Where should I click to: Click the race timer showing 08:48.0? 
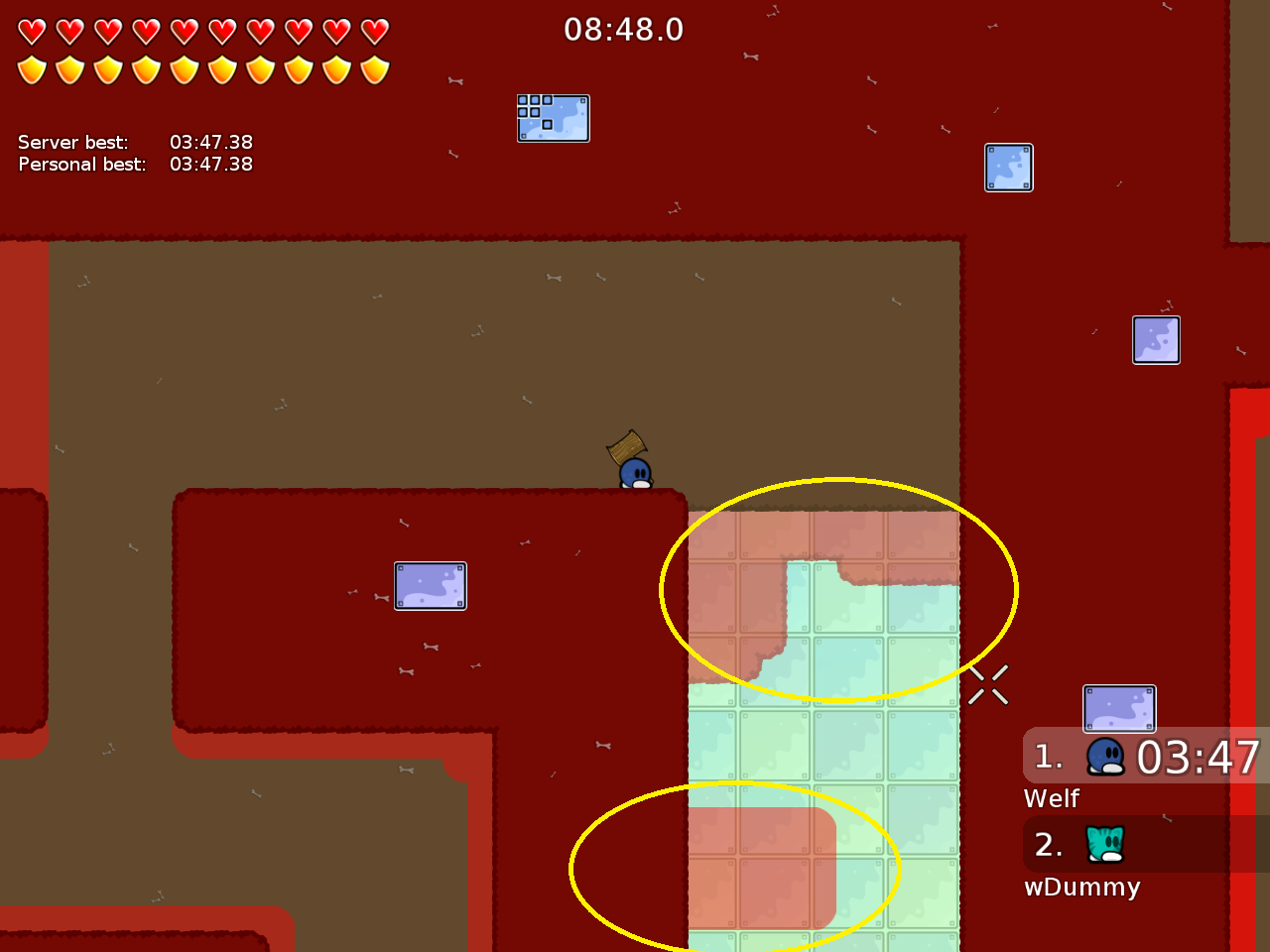point(625,29)
